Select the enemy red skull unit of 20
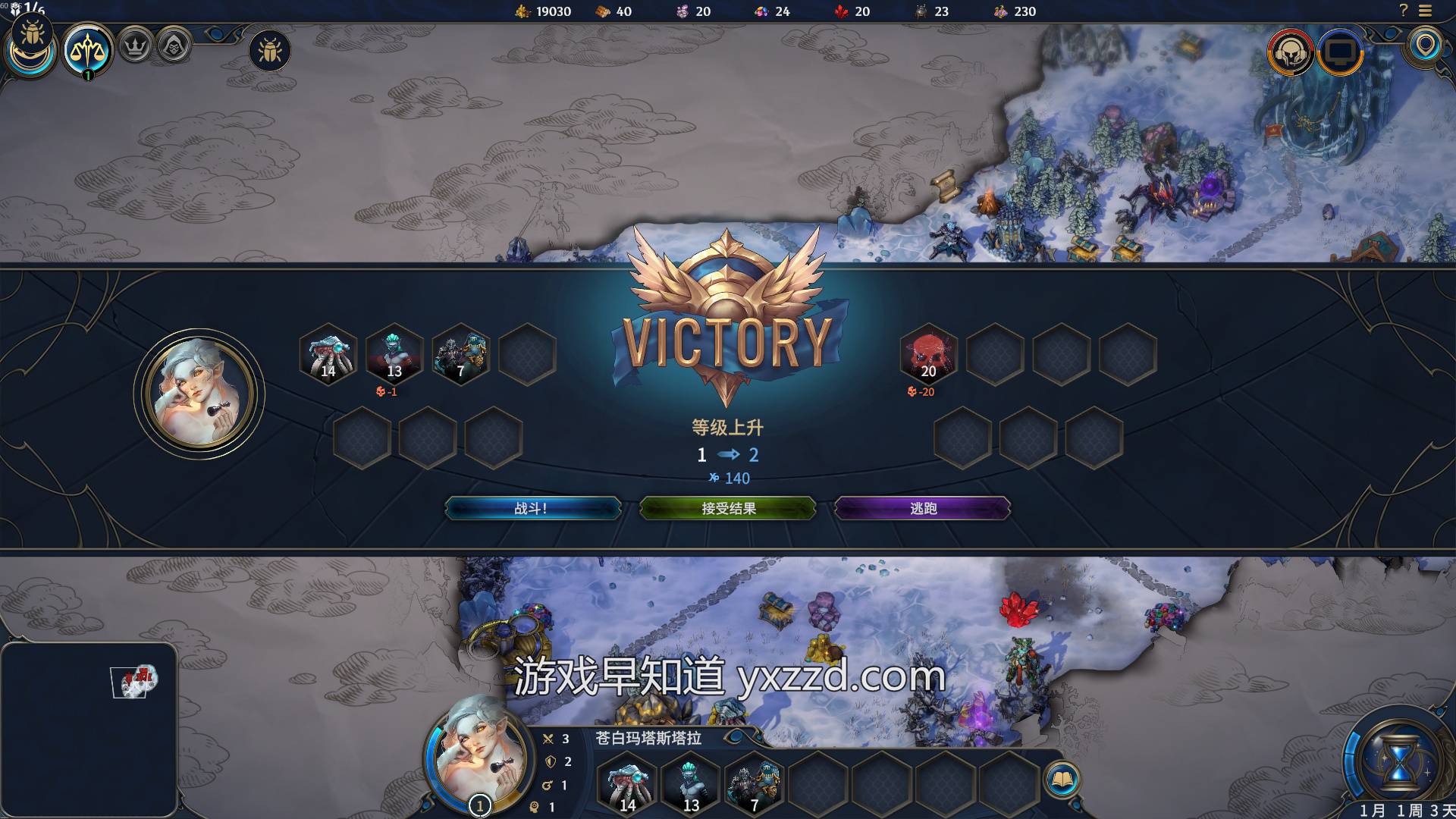This screenshot has height=819, width=1456. point(928,354)
